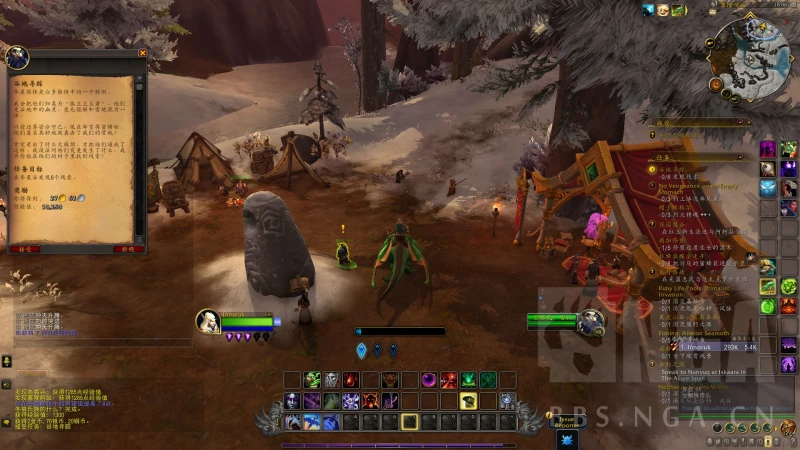800x450 pixels.
Task: Activate the purple orb ability
Action: 429,380
